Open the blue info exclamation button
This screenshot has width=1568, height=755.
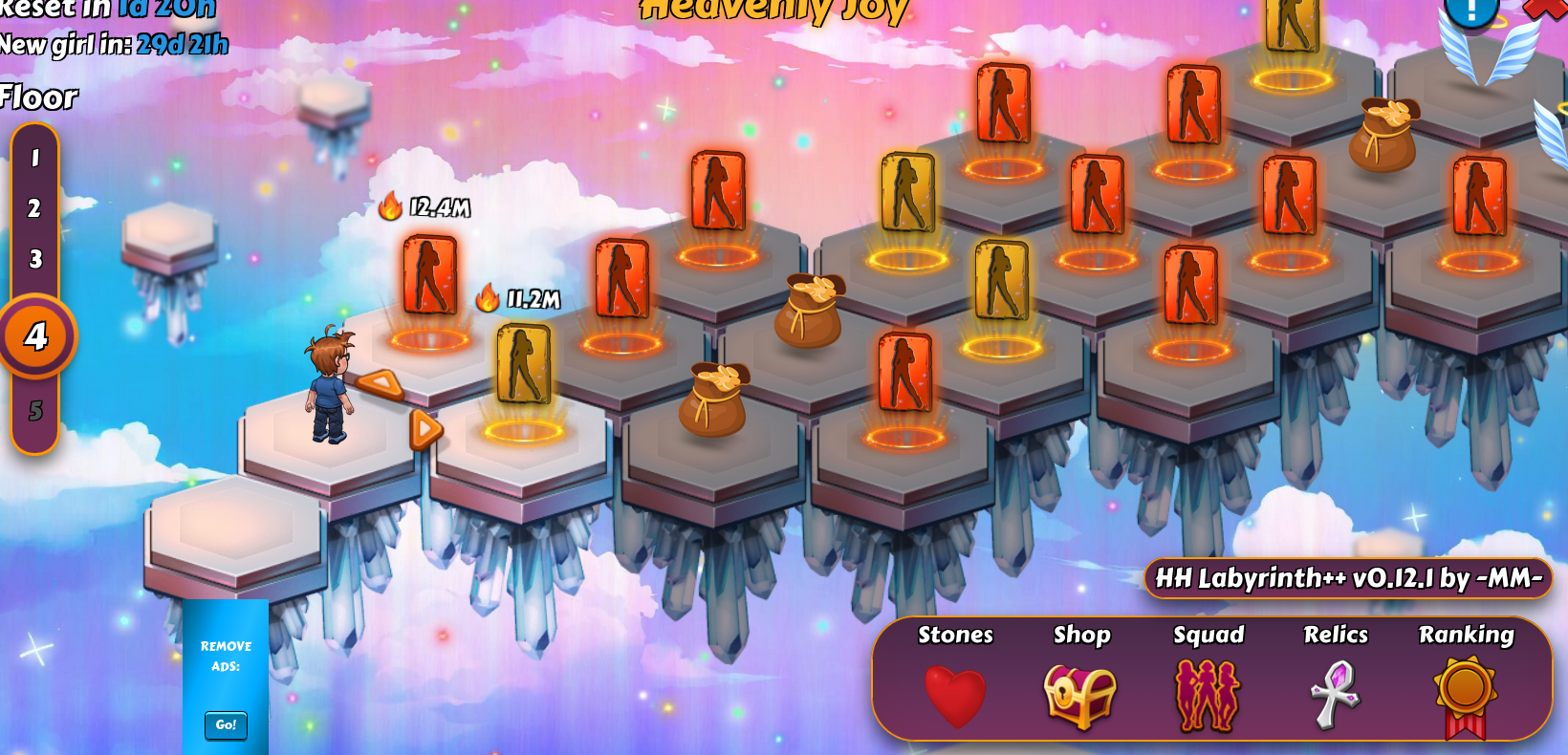click(1470, 10)
